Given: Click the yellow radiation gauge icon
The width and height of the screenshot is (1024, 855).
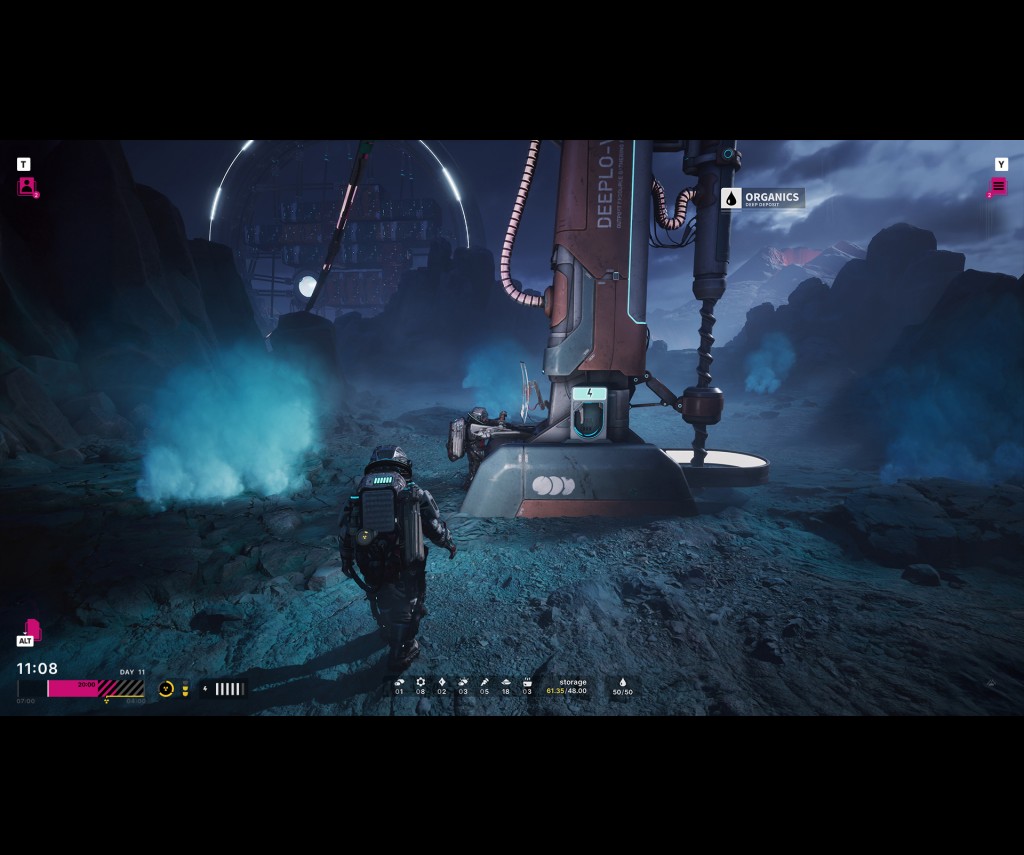Looking at the screenshot, I should 166,689.
